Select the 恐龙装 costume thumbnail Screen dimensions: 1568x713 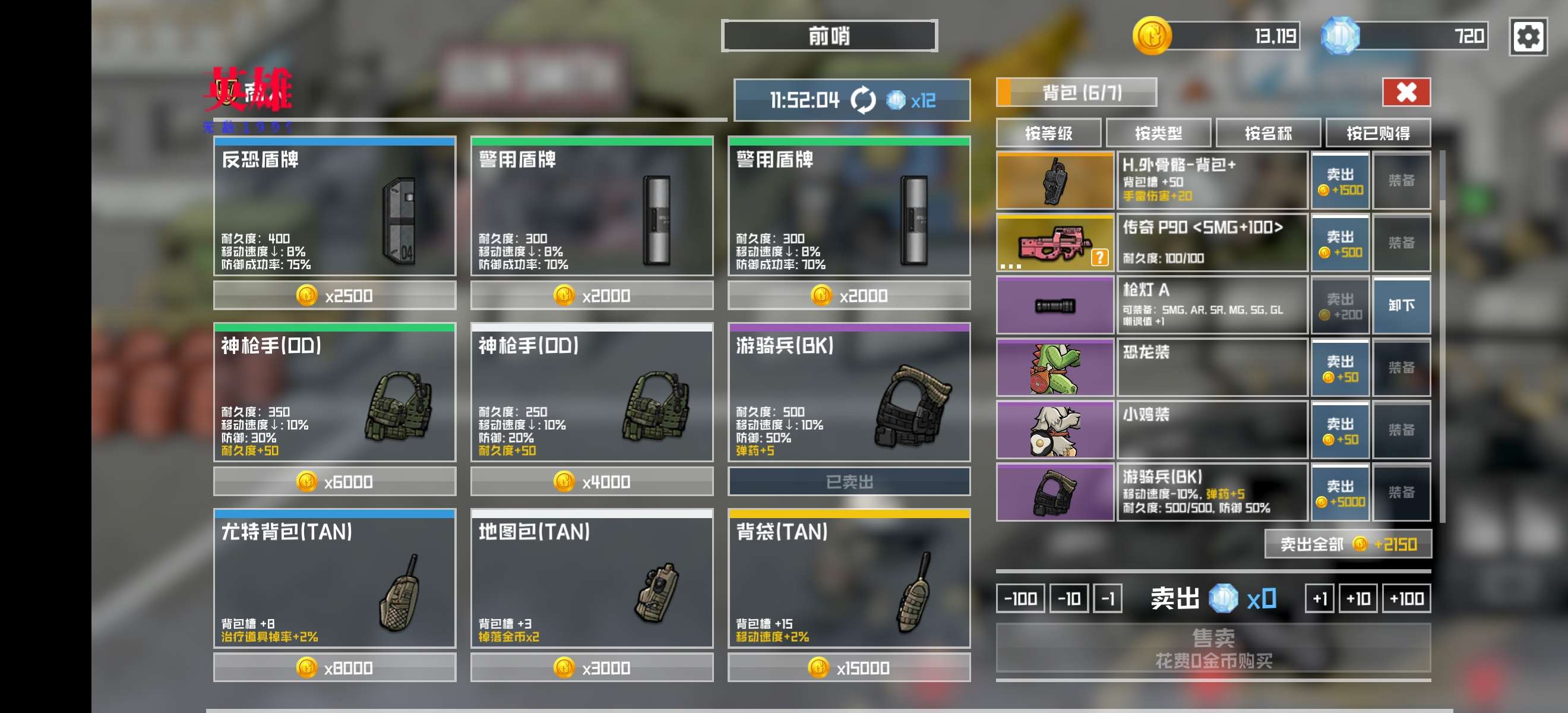point(1054,368)
